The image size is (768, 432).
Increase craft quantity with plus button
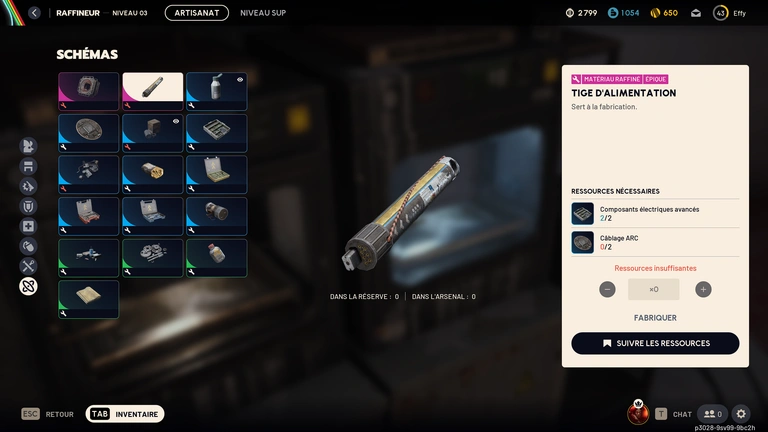tap(703, 289)
